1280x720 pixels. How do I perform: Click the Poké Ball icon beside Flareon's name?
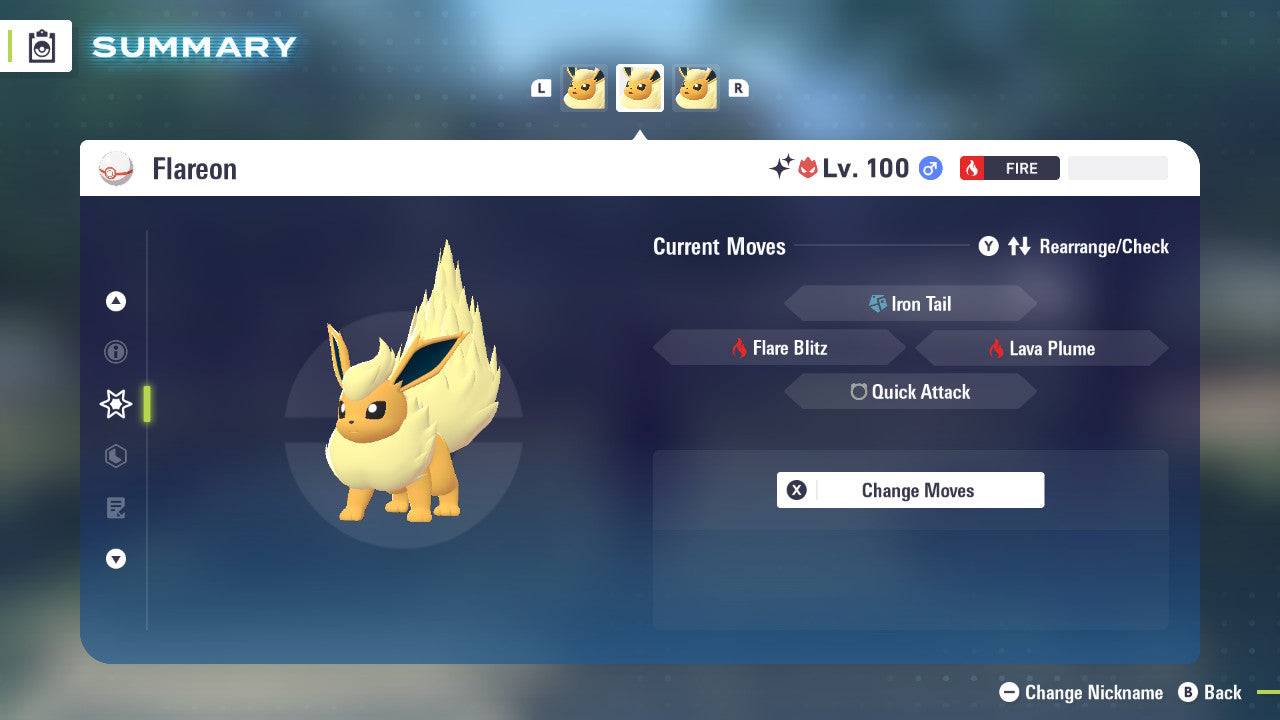(117, 169)
